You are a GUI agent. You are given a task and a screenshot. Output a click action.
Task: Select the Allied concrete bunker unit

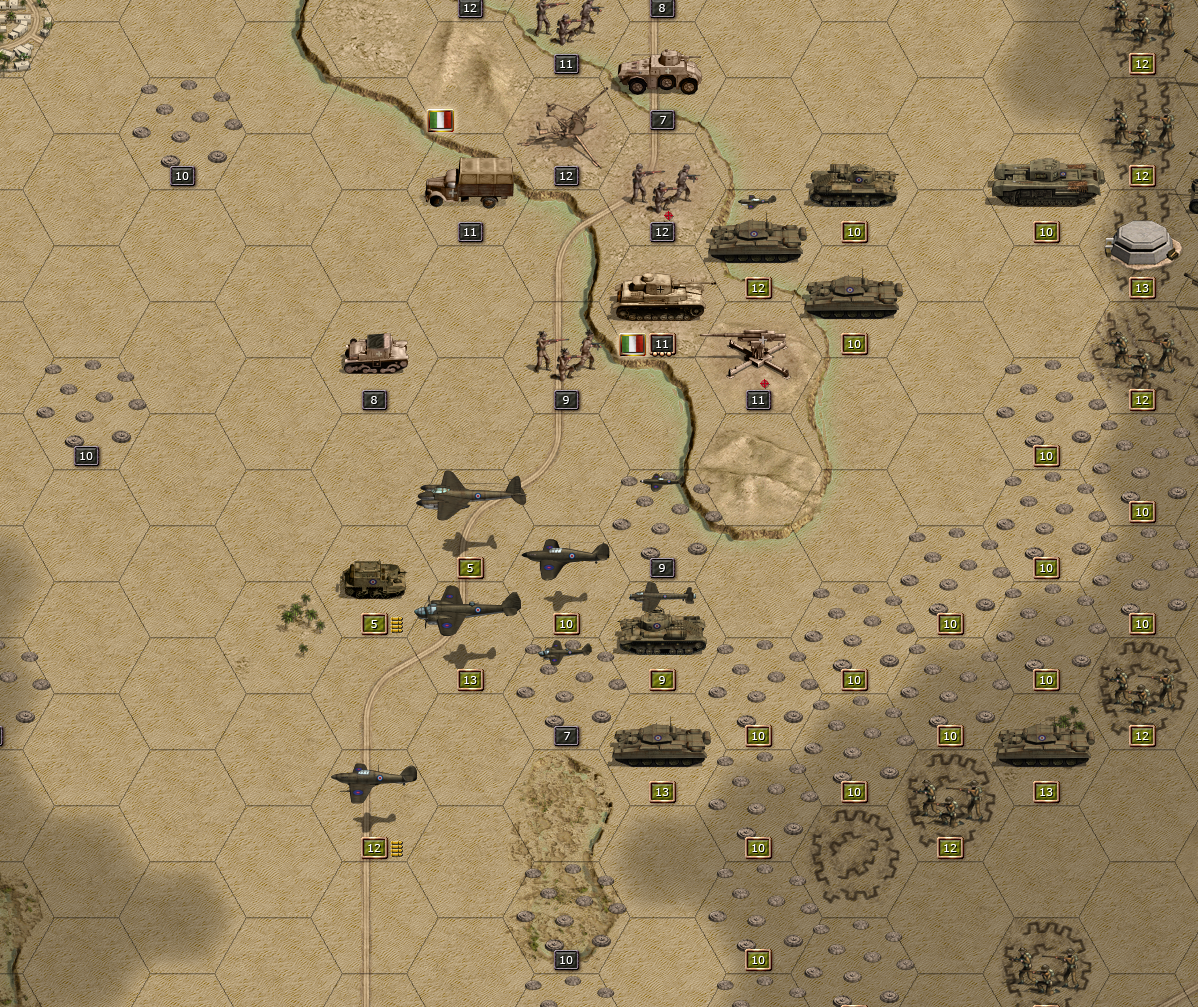[1142, 243]
